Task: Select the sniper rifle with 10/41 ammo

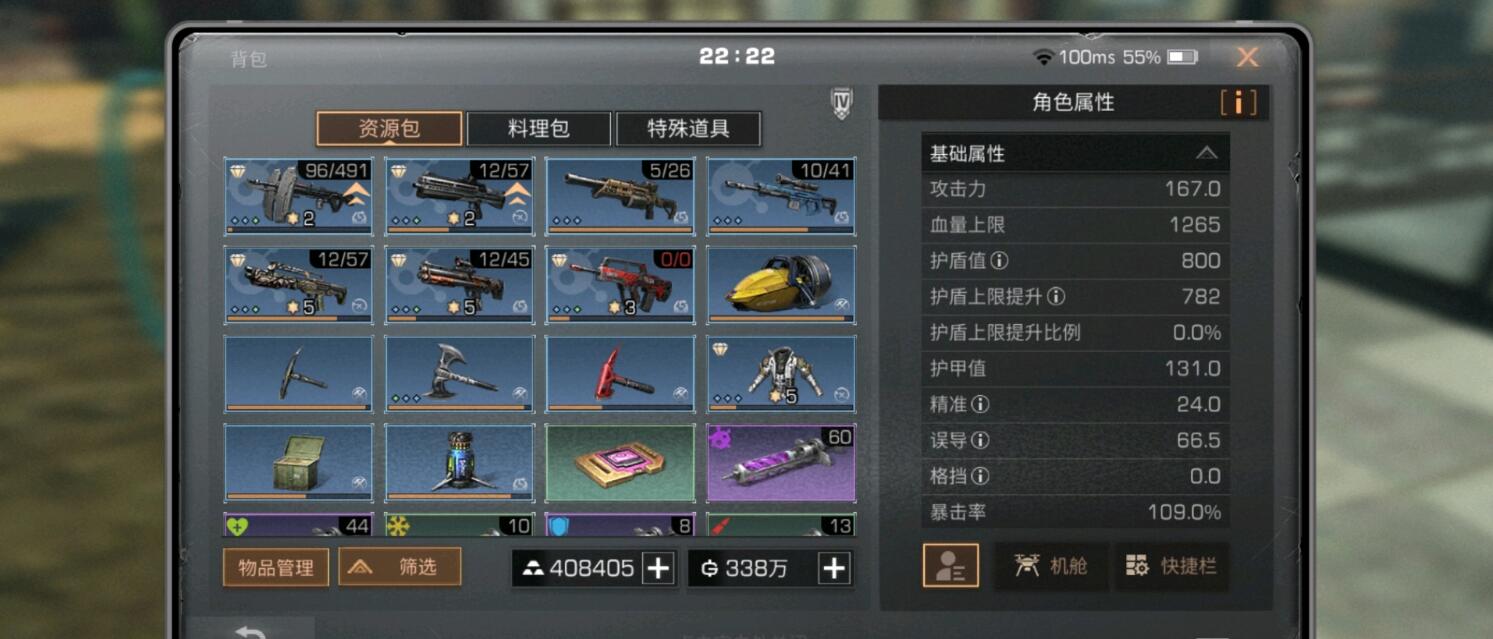Action: click(781, 196)
